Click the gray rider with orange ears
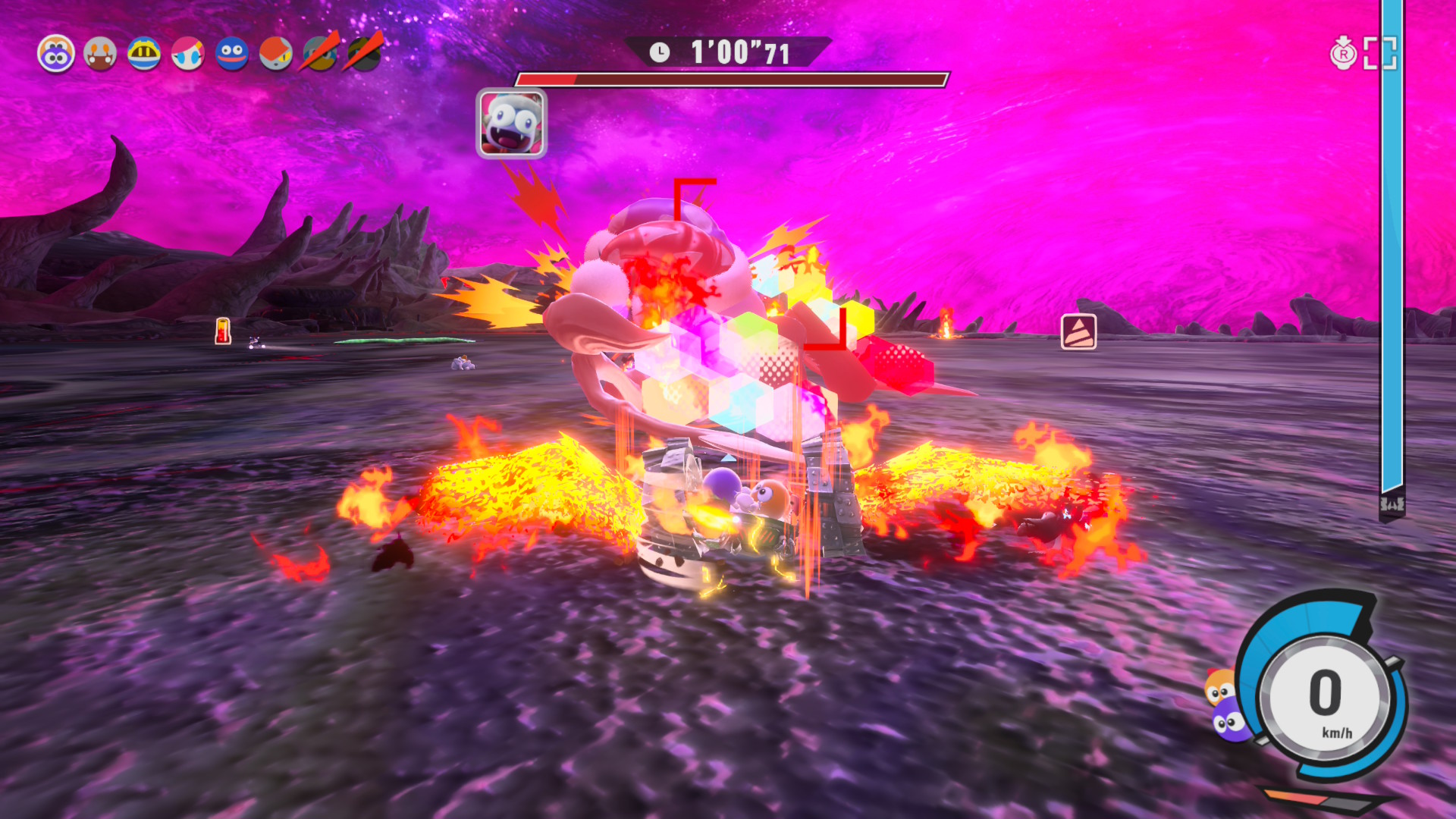Viewport: 1456px width, 819px height. 100,54
